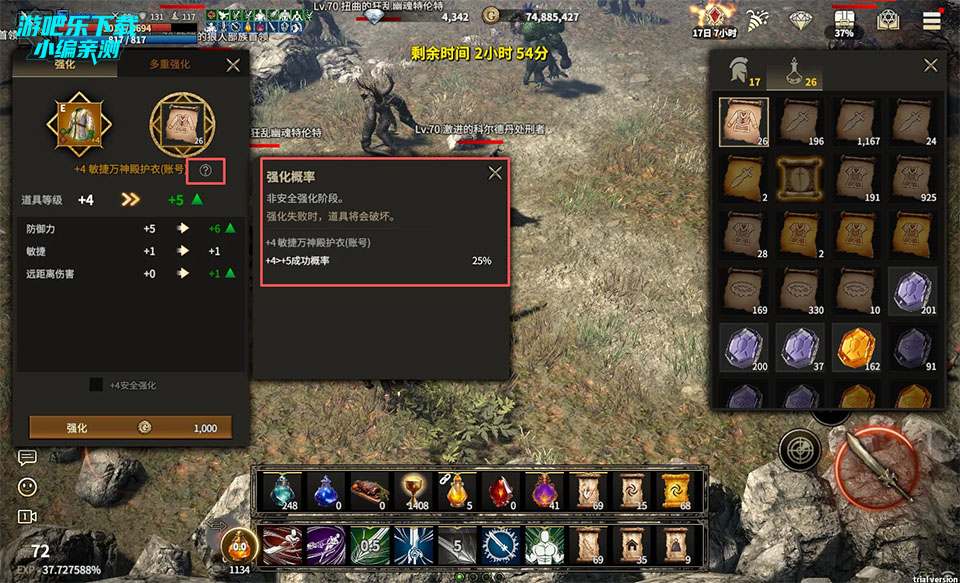Open the chat bubble icon
This screenshot has width=960, height=583.
[x=27, y=457]
